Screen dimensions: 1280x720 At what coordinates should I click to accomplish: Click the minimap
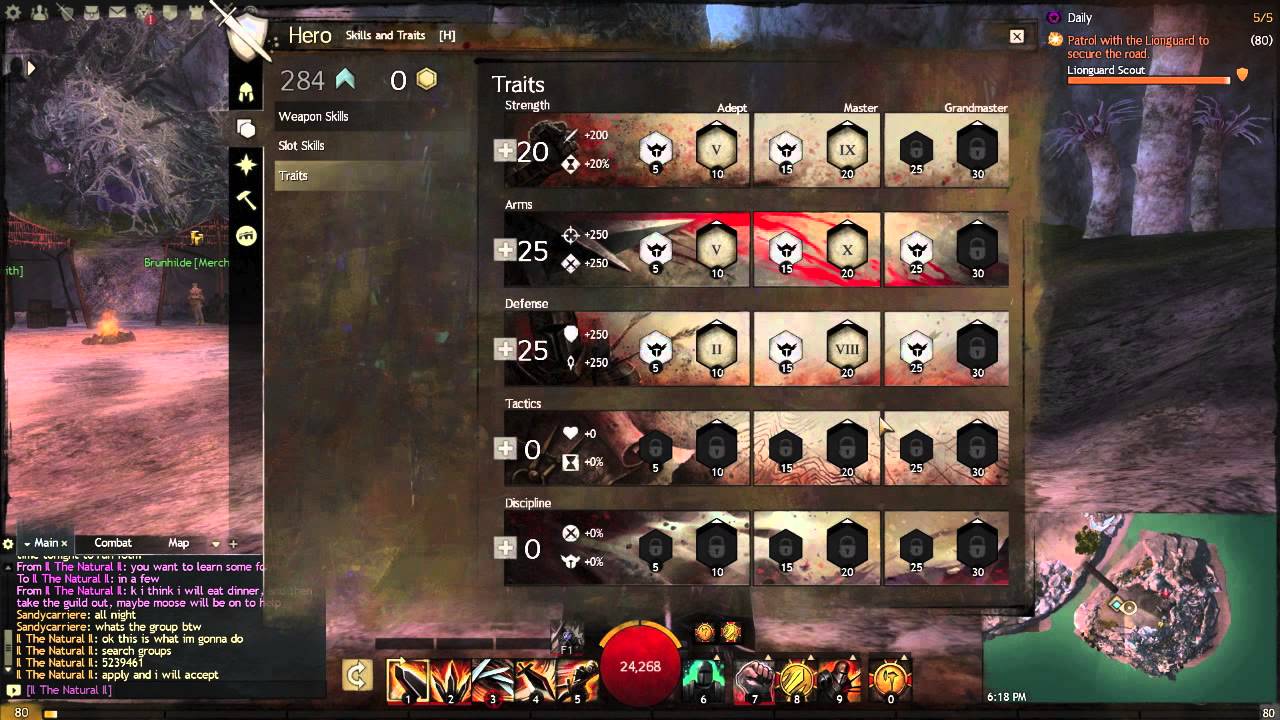(1130, 610)
